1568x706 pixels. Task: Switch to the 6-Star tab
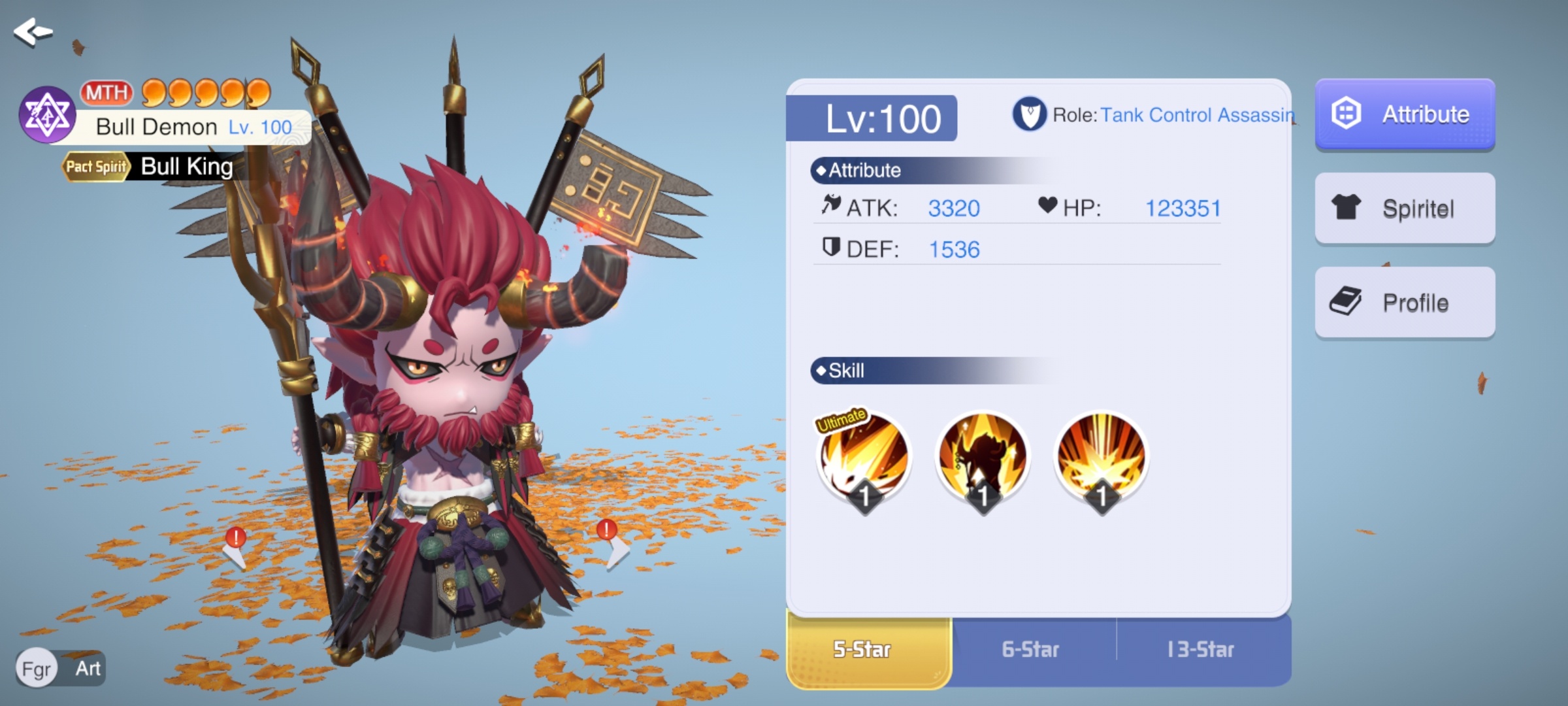[1031, 650]
